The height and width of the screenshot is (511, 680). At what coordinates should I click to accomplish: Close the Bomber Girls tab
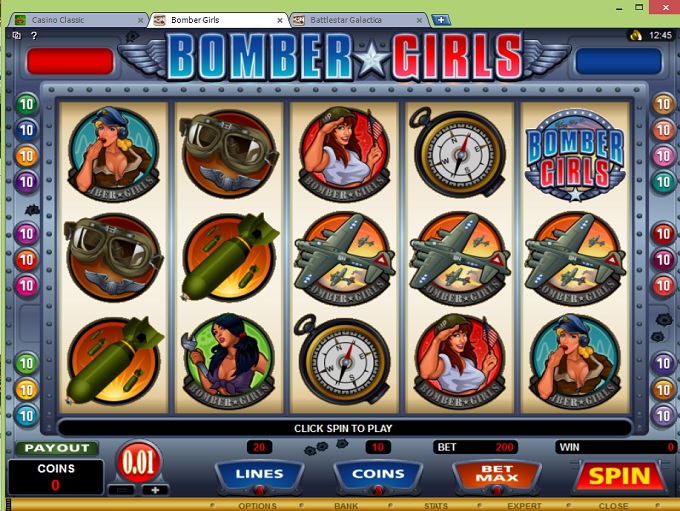point(281,19)
